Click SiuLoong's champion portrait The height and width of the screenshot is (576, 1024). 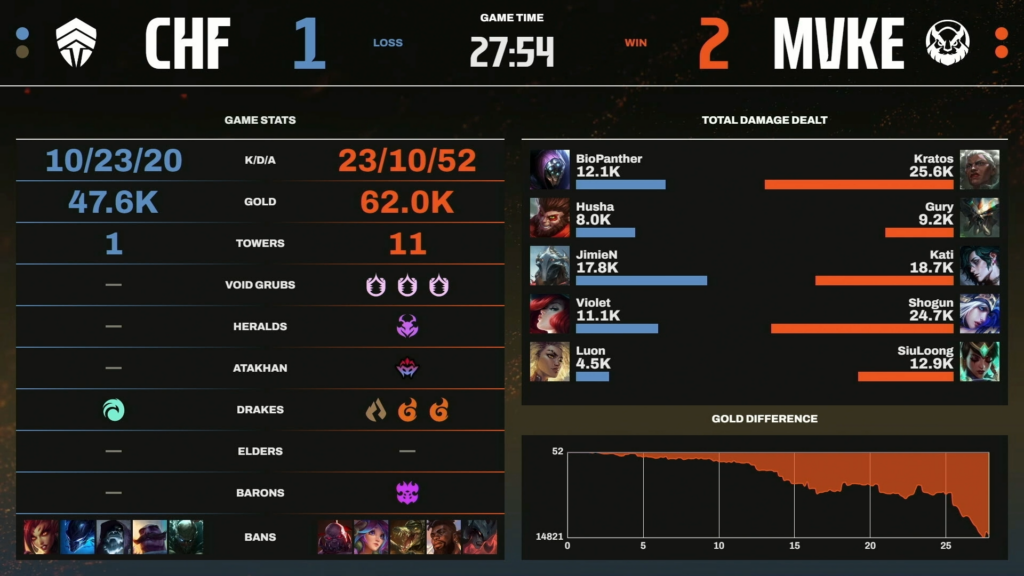979,362
